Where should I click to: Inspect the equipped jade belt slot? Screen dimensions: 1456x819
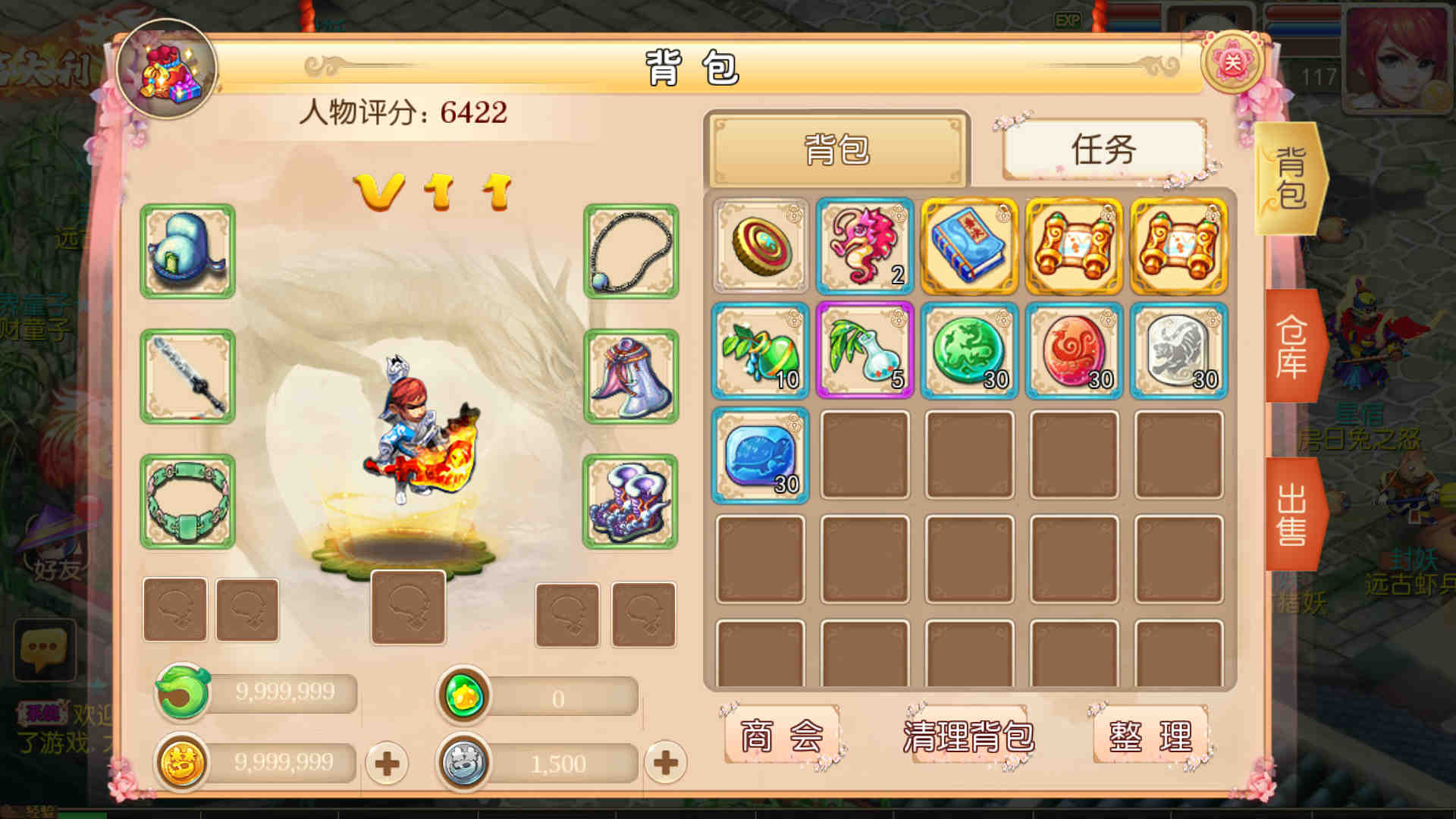(x=187, y=501)
